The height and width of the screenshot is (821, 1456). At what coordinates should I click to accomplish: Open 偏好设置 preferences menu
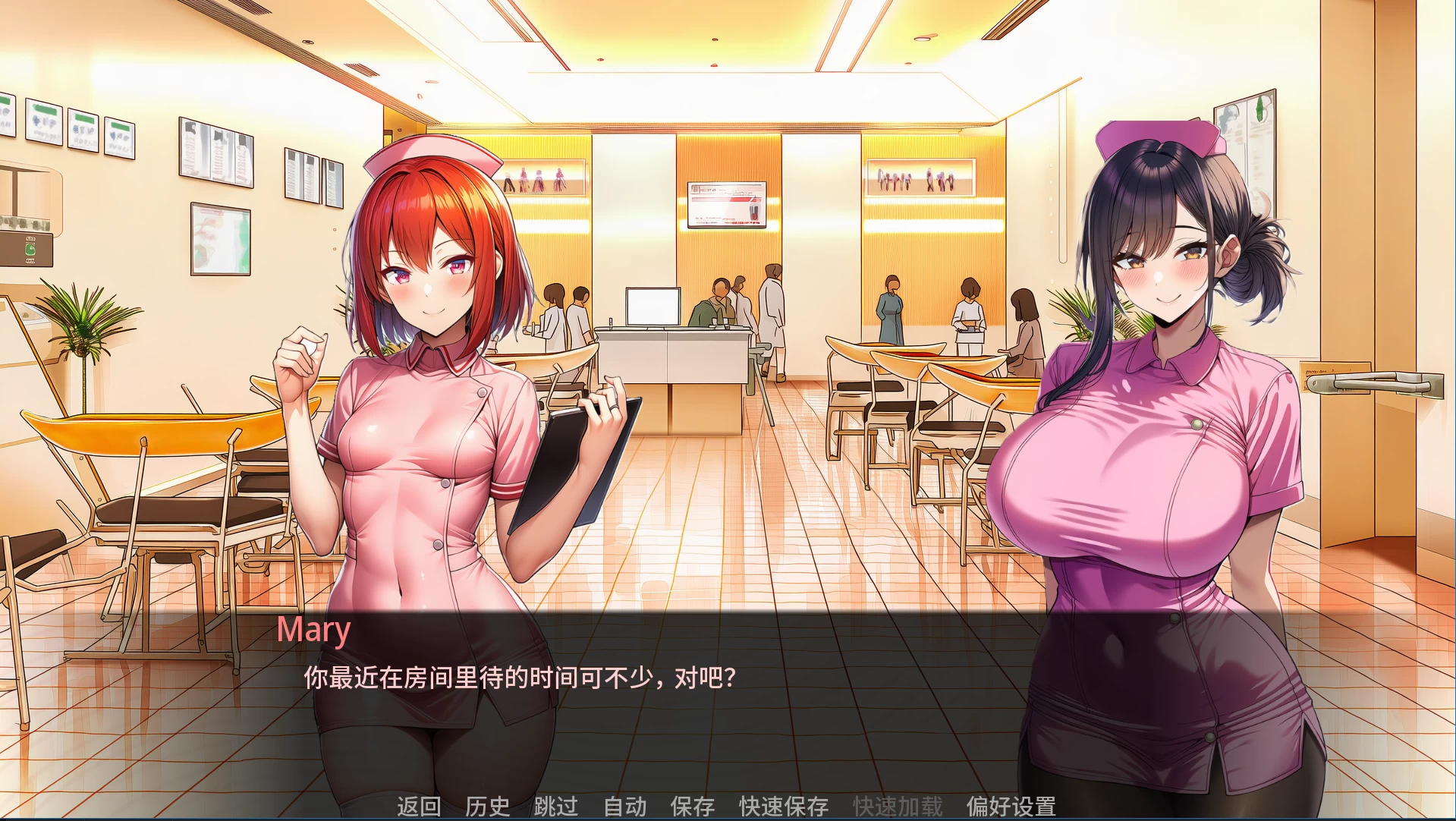tap(1014, 807)
